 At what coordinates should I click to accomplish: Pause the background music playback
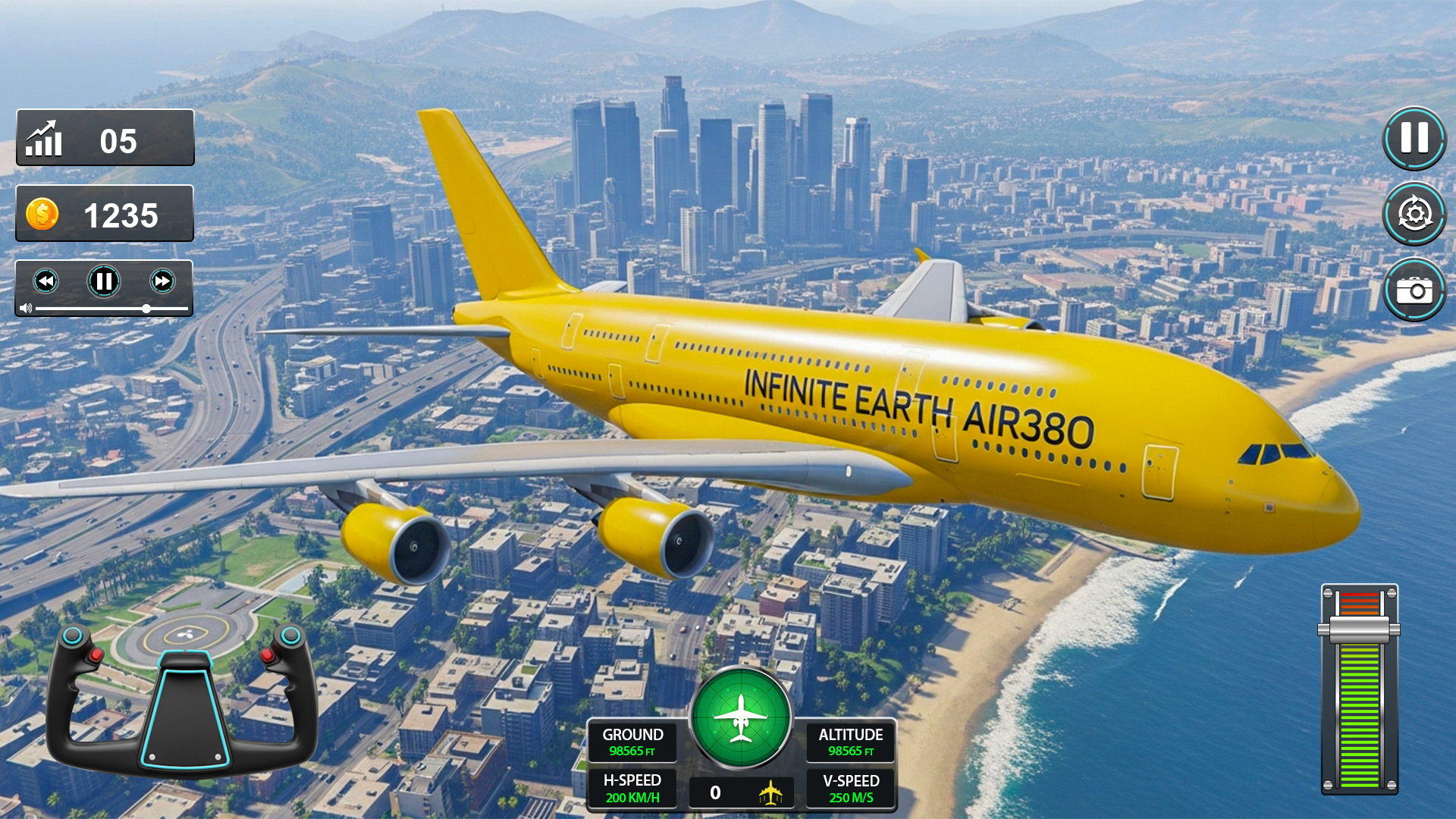[104, 281]
